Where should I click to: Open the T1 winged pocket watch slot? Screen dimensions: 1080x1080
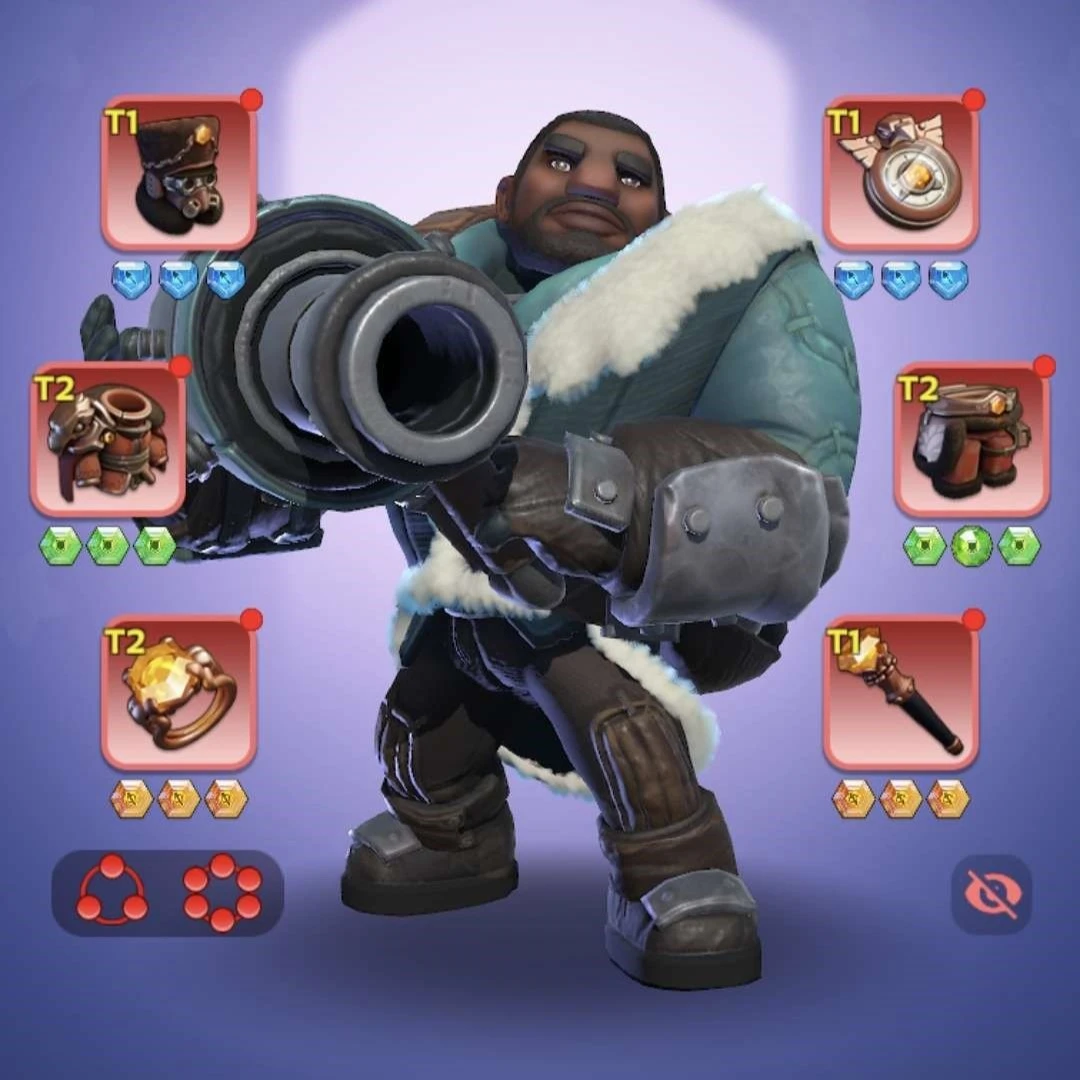(x=901, y=173)
